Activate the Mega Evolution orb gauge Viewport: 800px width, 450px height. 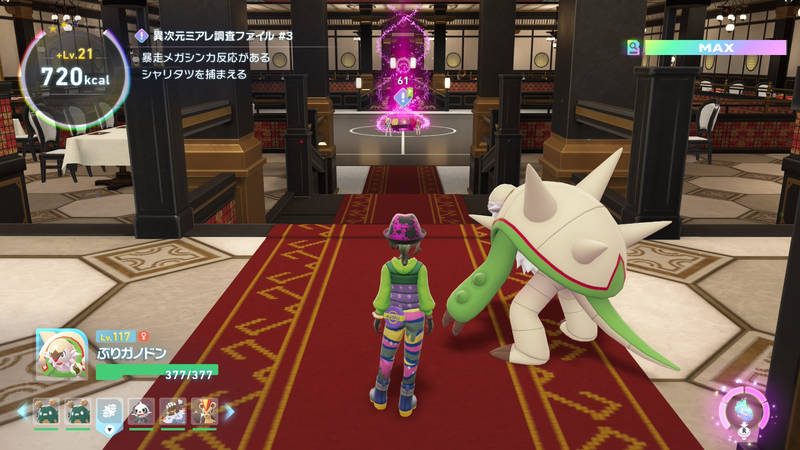(x=744, y=410)
